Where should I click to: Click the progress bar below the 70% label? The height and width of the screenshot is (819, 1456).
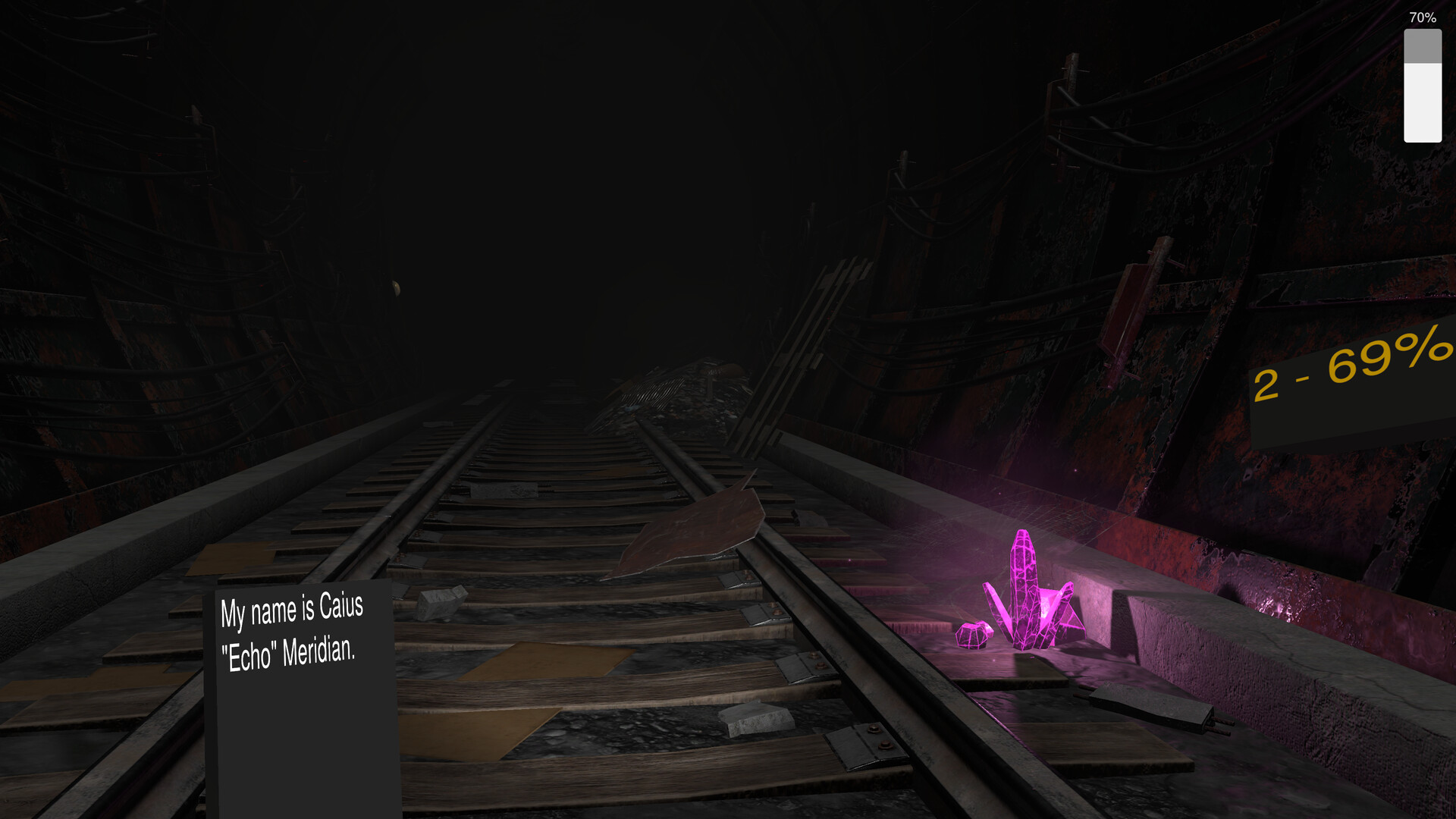click(x=1422, y=83)
